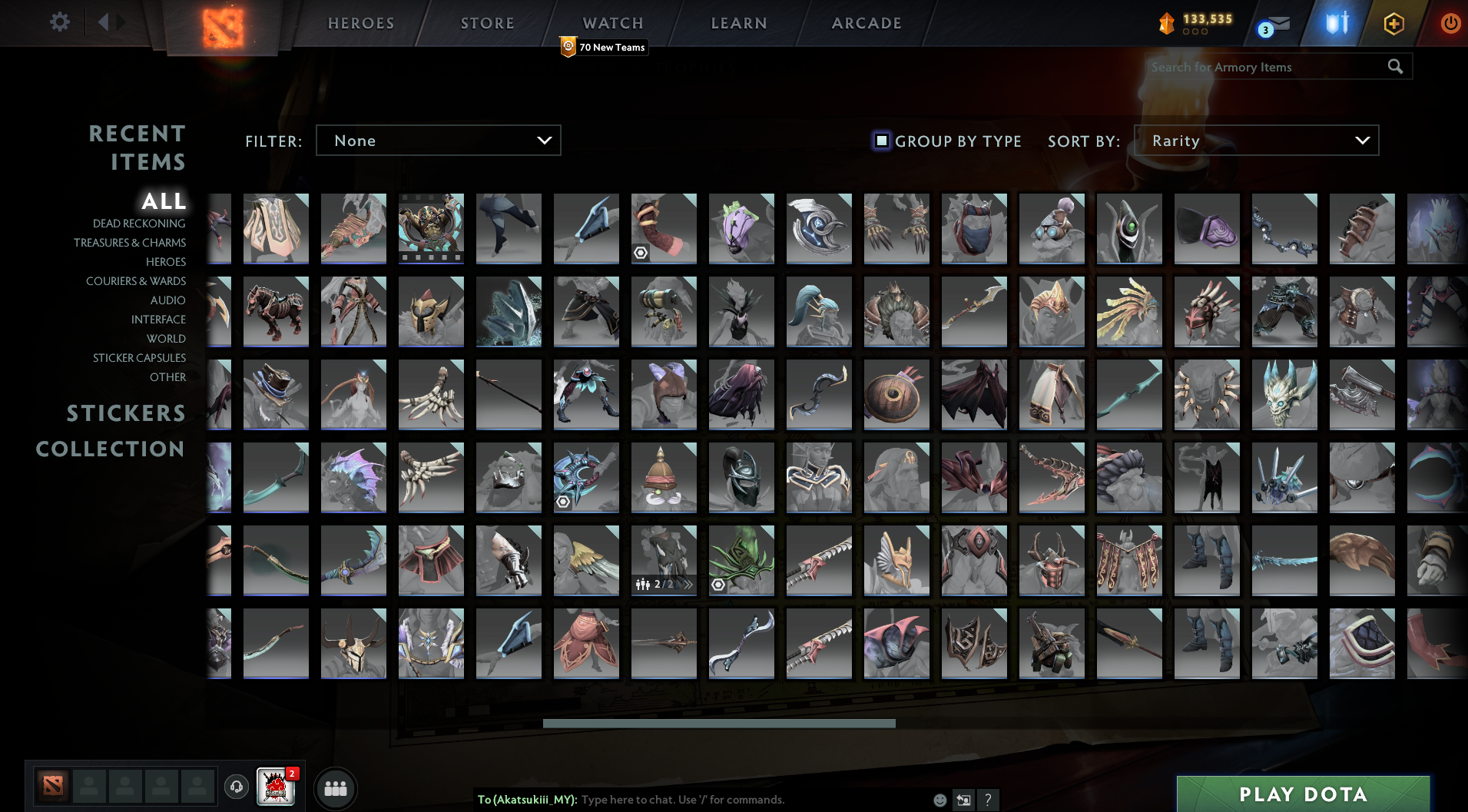Toggle the Group By Type checkbox
Image resolution: width=1468 pixels, height=812 pixels.
tap(882, 141)
